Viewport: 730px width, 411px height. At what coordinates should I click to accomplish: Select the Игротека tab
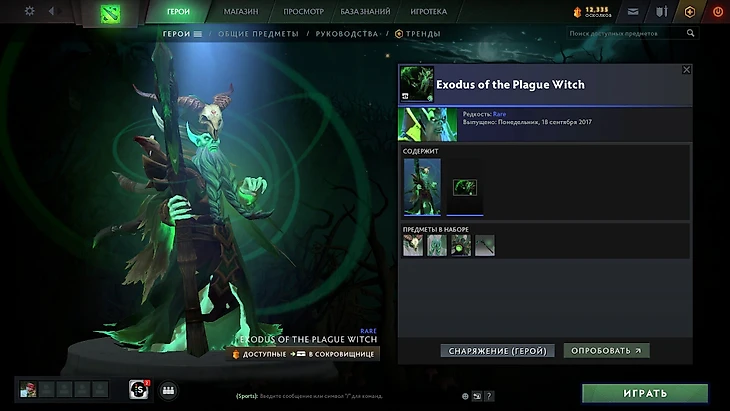(x=429, y=12)
